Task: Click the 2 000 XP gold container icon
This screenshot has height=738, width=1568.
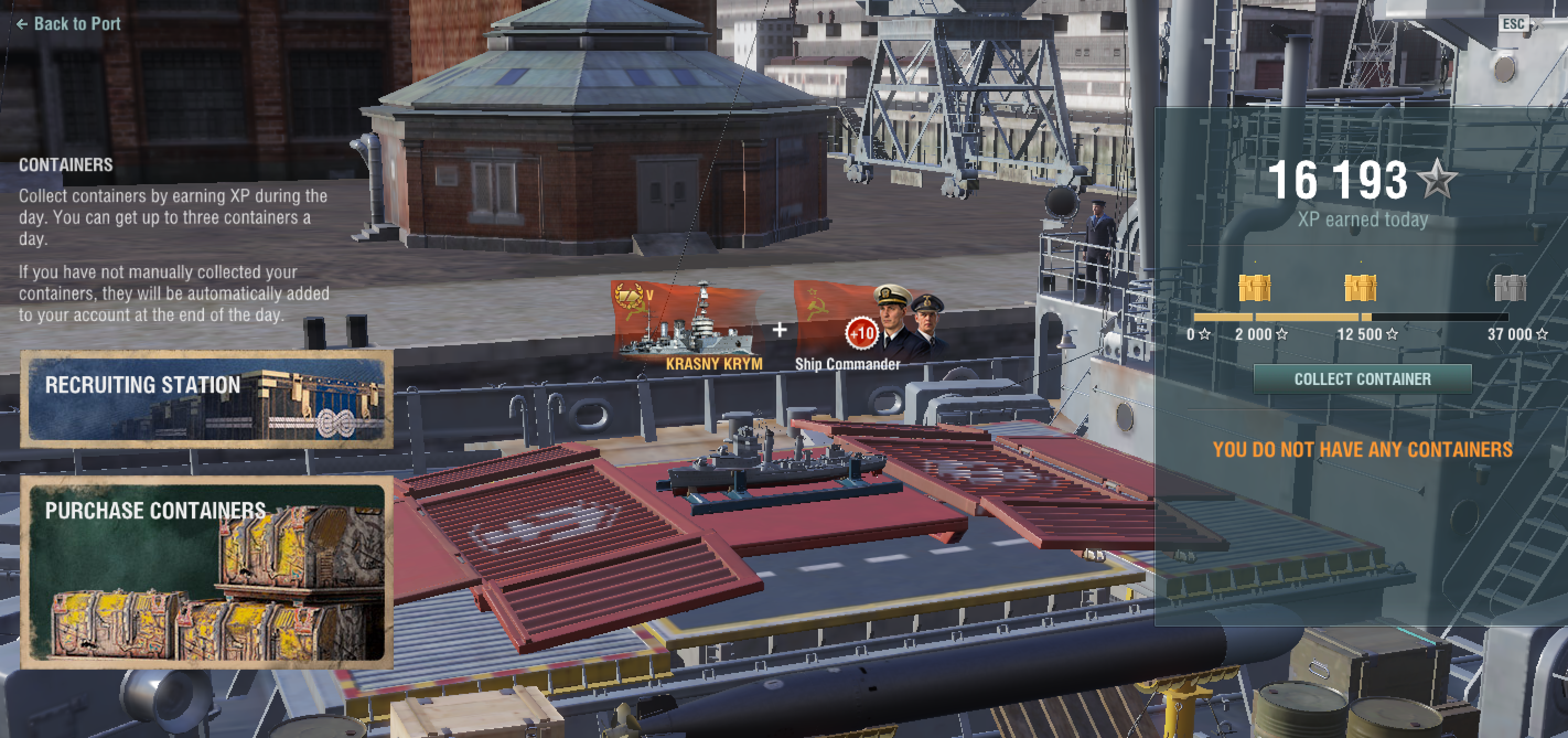Action: click(1254, 287)
